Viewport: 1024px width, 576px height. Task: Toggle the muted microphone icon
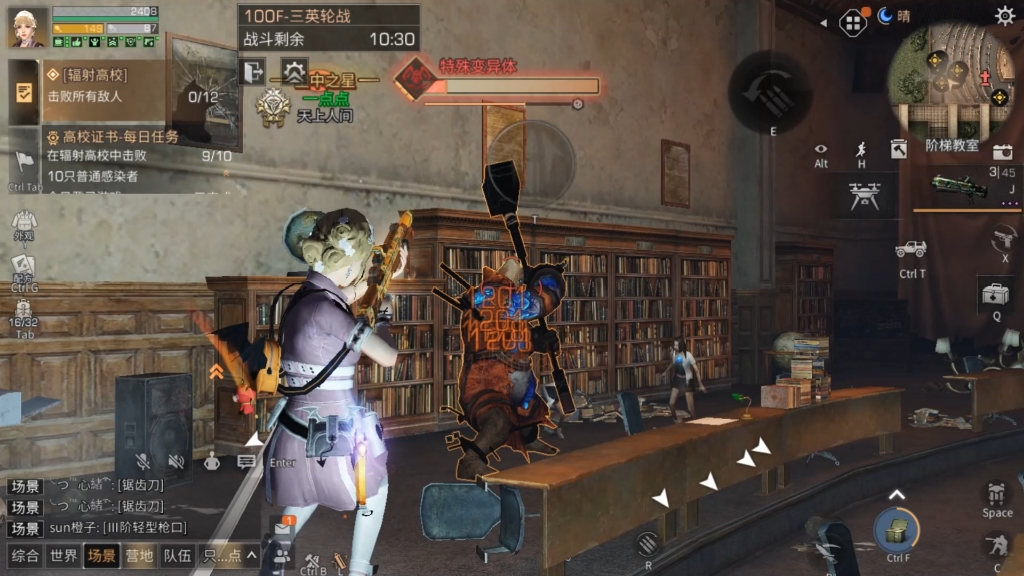click(143, 461)
